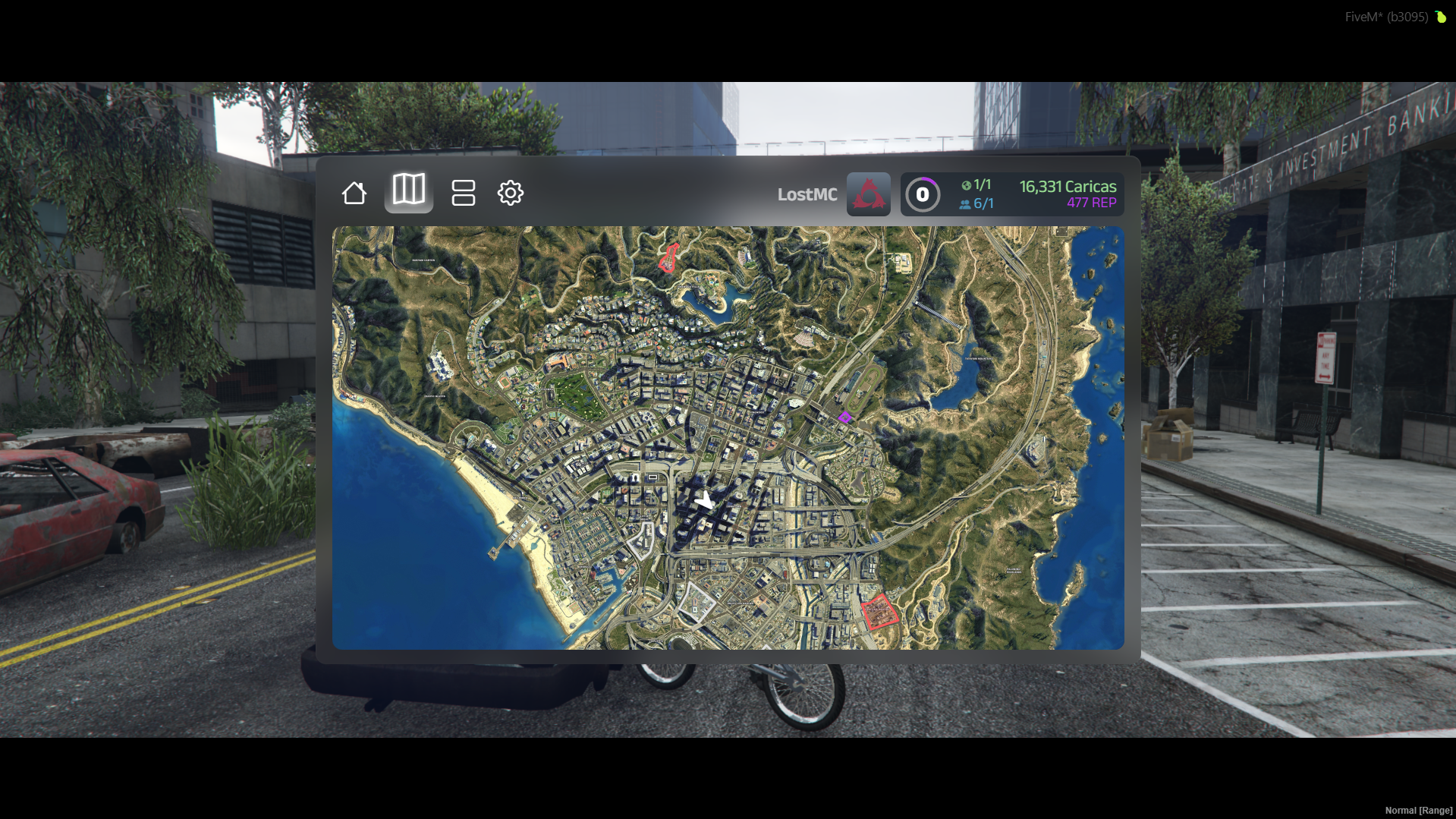Screen dimensions: 1456x819
Task: Click the level 0 progress ring
Action: (923, 194)
